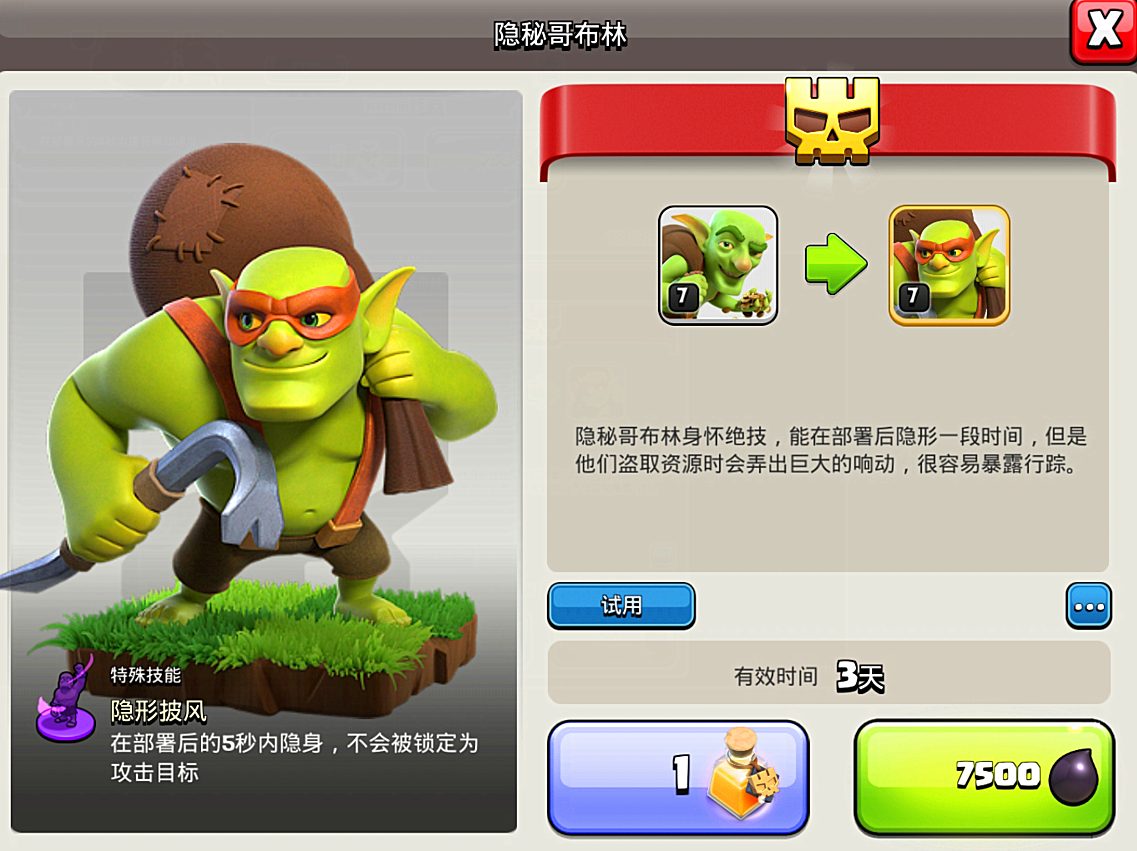This screenshot has width=1137, height=851.
Task: Tap the blue 试用 trial button
Action: point(621,606)
